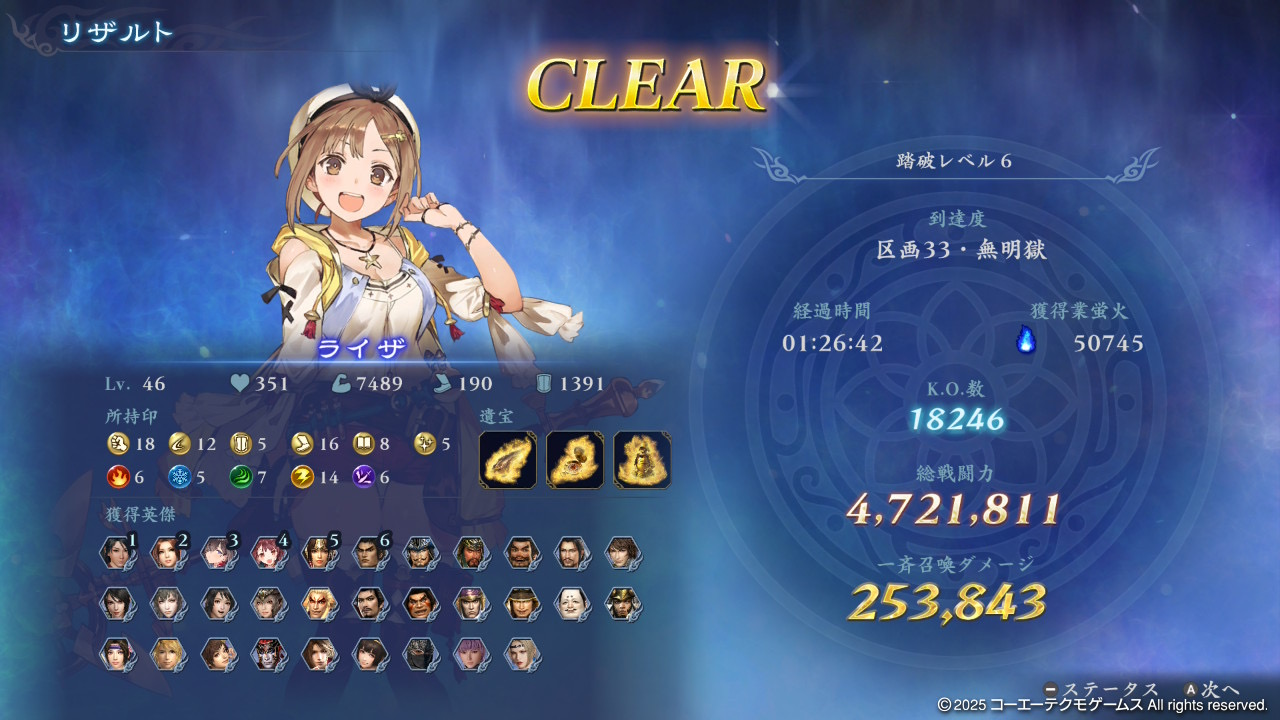The image size is (1280, 720).
Task: Choose the hero portrait numbered 3
Action: 217,553
